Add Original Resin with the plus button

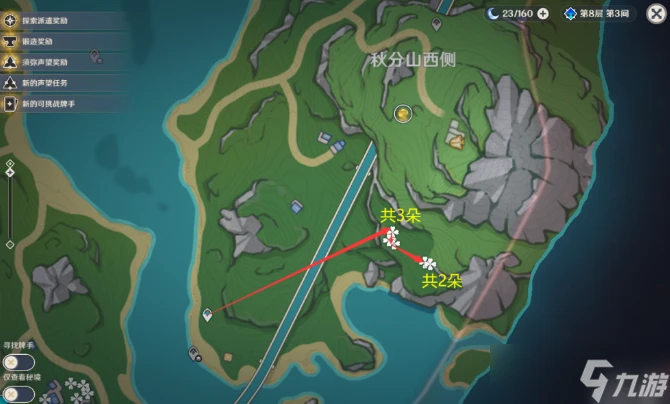[543, 14]
